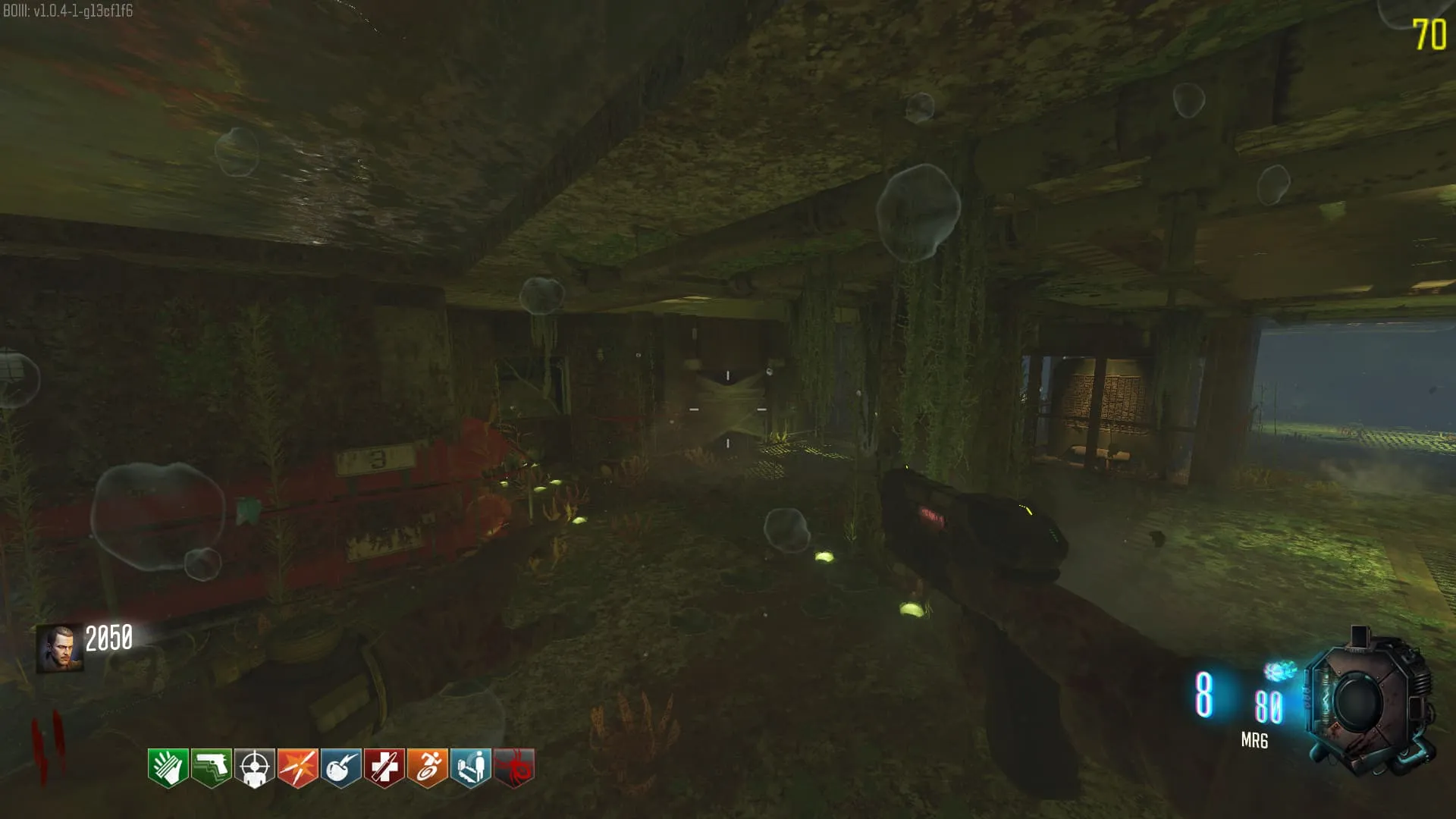1456x819 pixels.
Task: Click the glowing blue grenade icon
Action: click(1279, 671)
